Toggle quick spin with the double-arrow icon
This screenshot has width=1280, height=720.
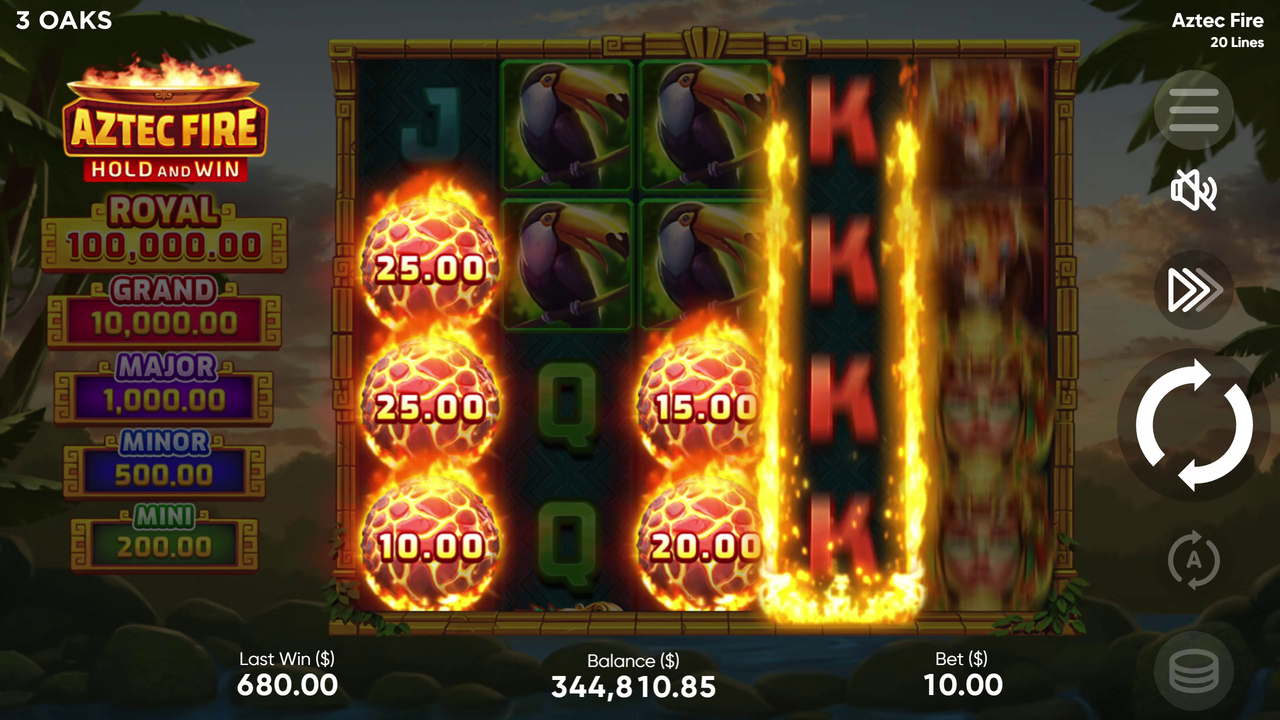[x=1193, y=290]
